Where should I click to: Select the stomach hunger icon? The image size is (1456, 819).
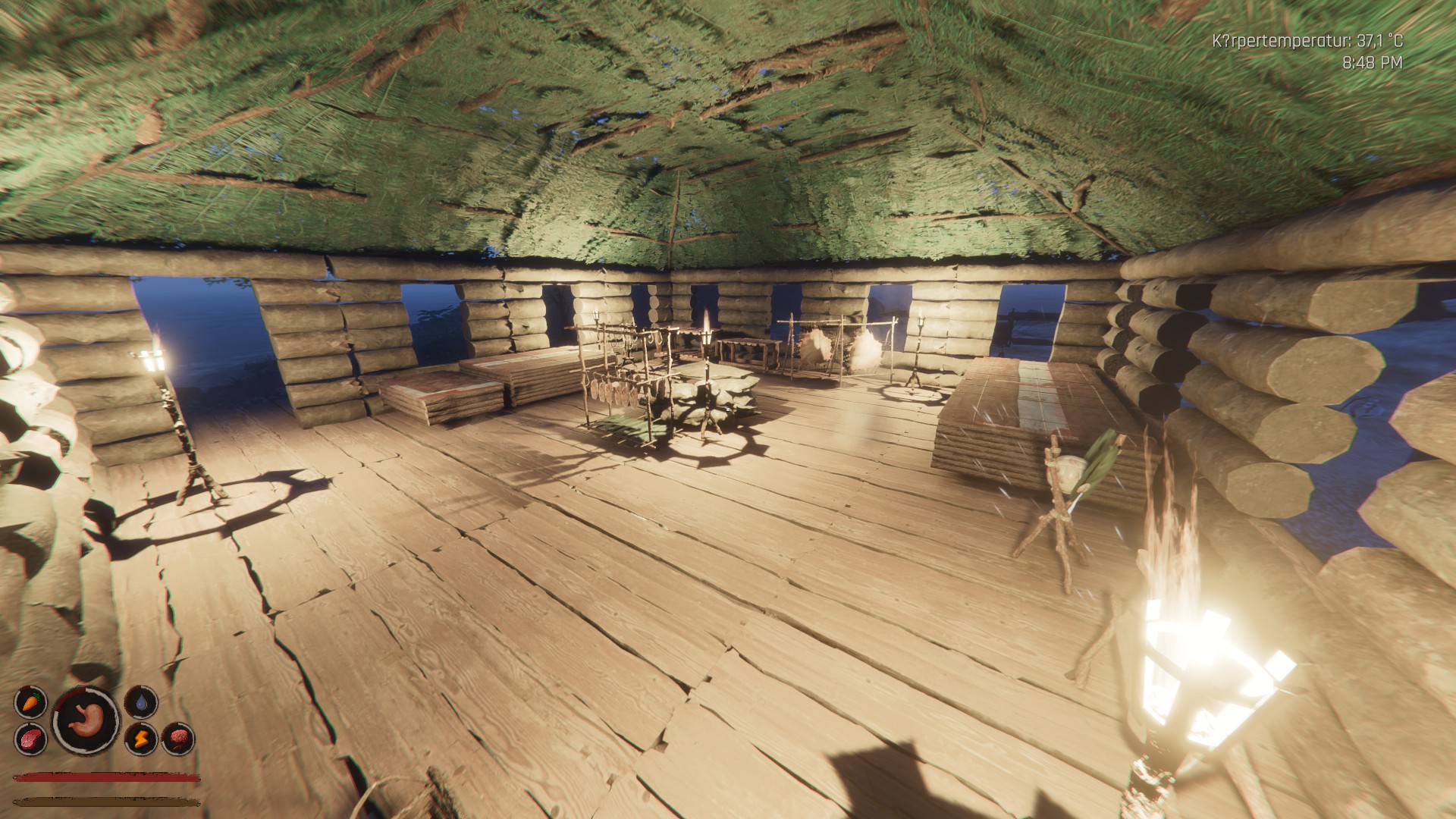tap(86, 720)
